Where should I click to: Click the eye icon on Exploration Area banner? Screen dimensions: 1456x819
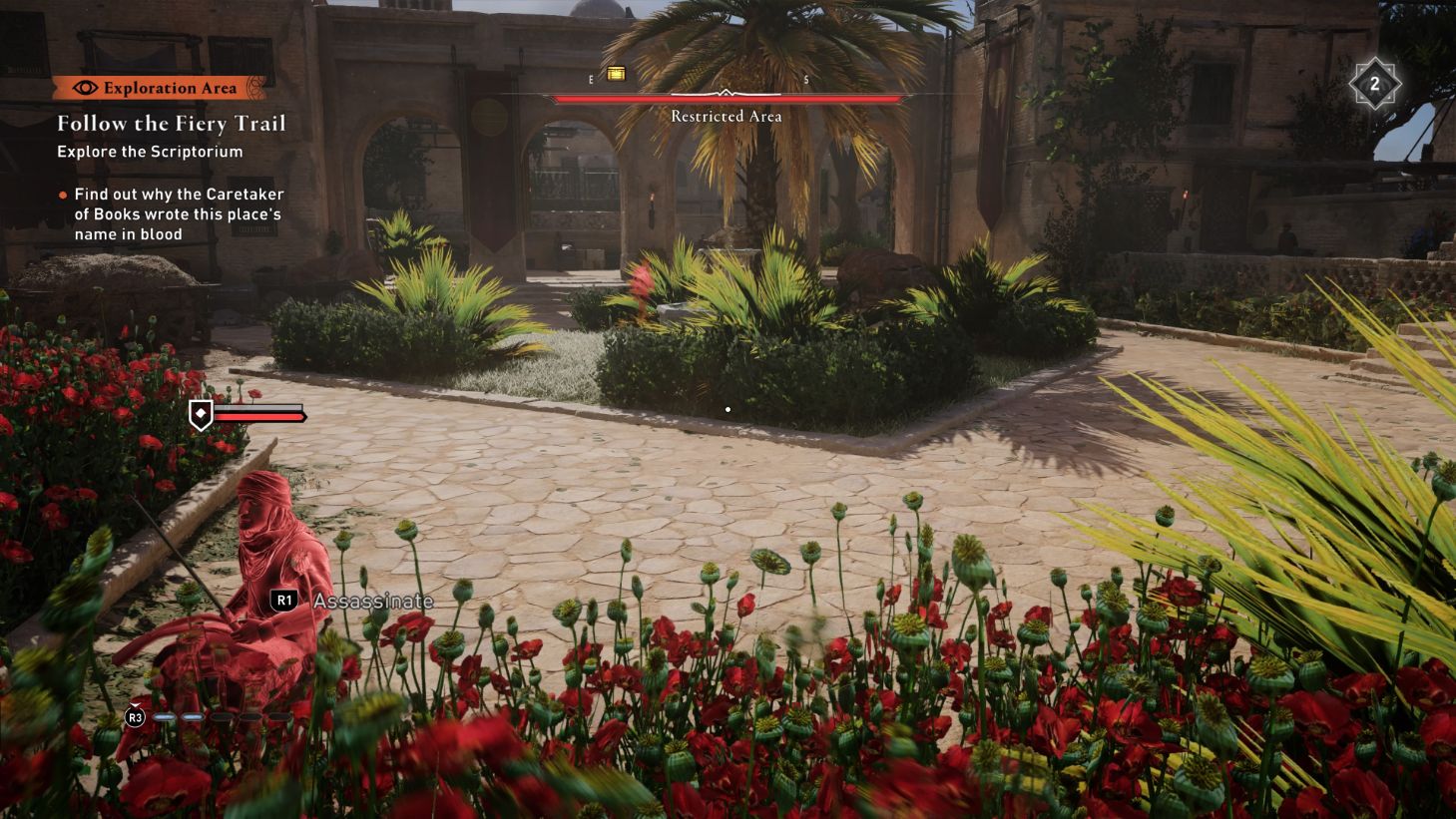pyautogui.click(x=88, y=88)
